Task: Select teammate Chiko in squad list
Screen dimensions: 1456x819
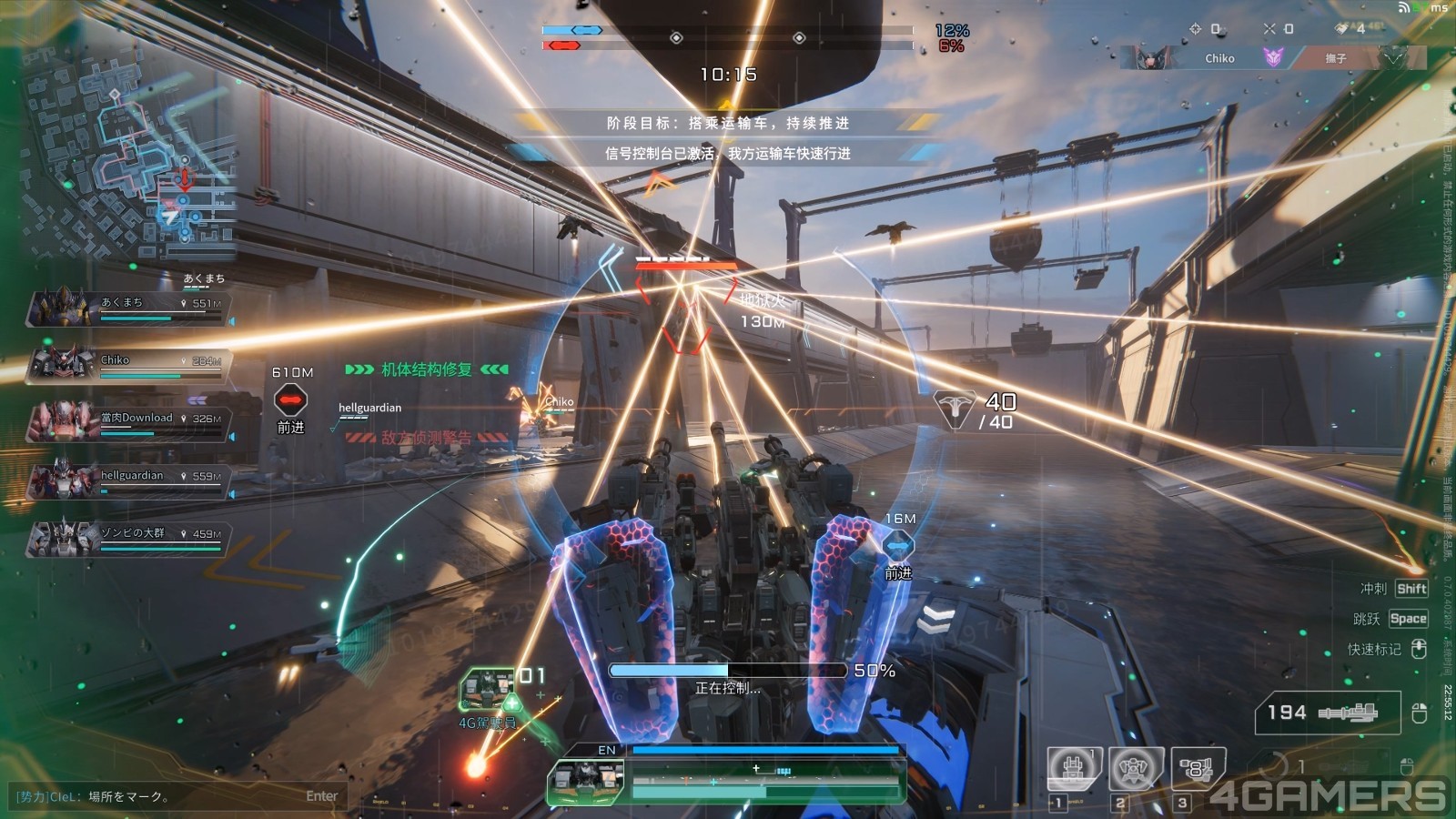Action: tap(127, 365)
